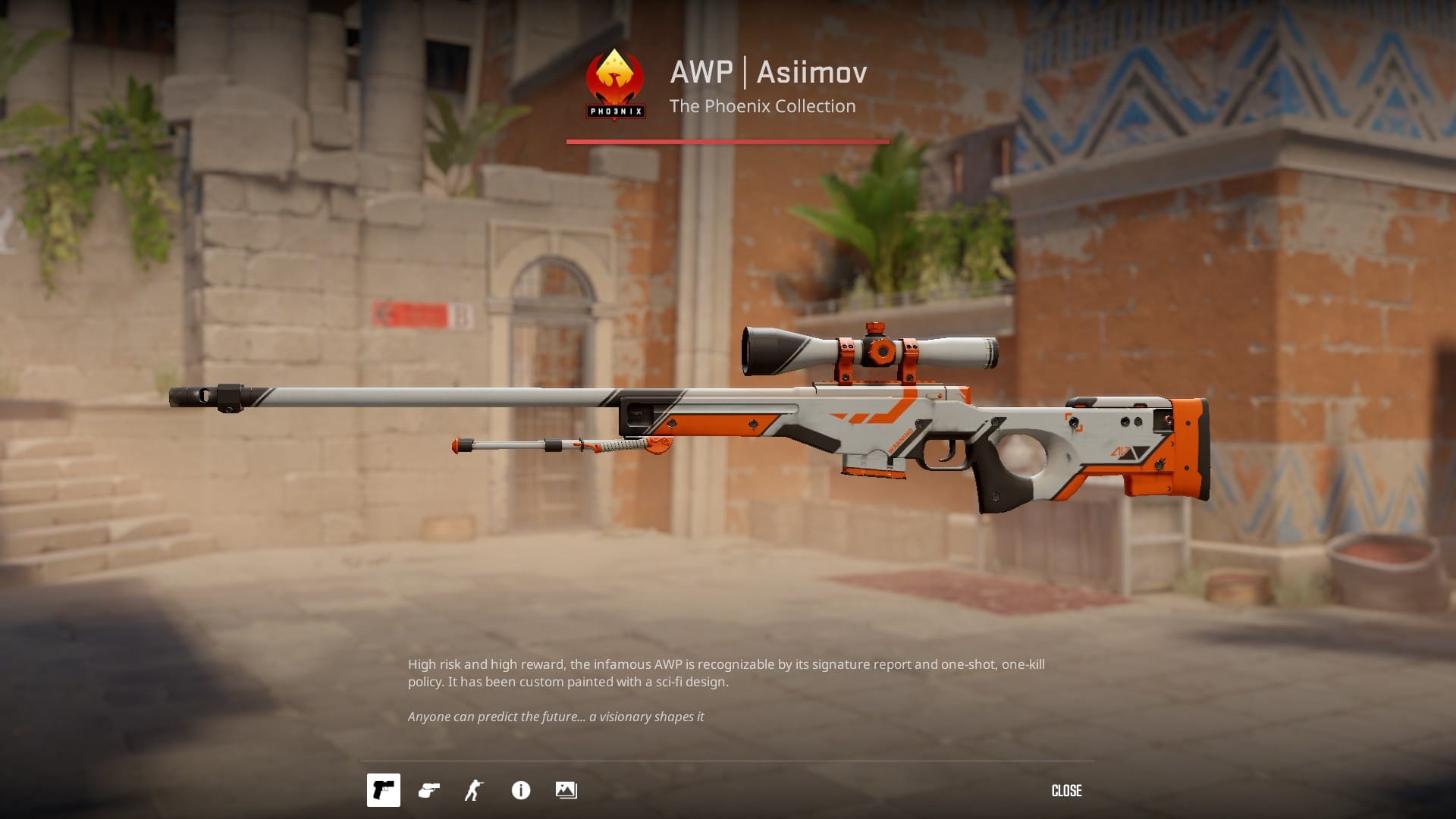Viewport: 1456px width, 819px height.
Task: Open The Phoenix Collection text link
Action: click(762, 106)
